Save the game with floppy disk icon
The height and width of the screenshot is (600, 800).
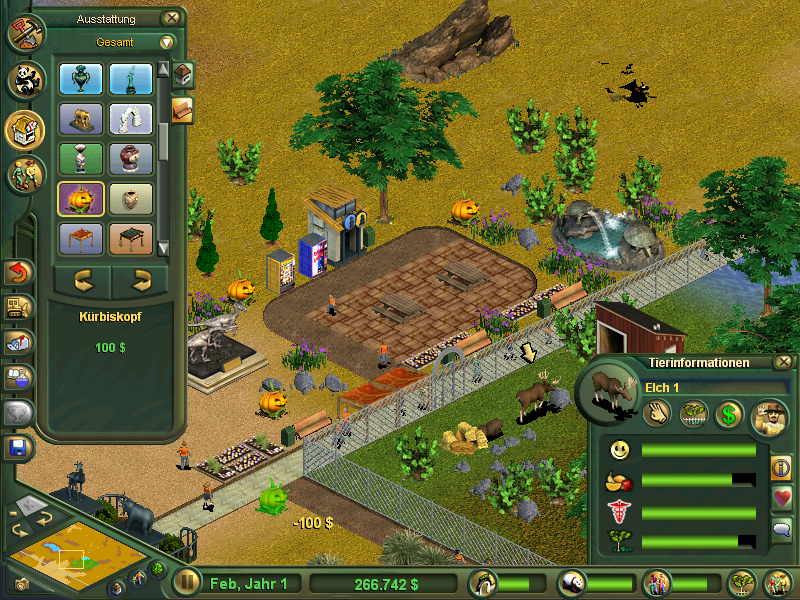pos(18,447)
